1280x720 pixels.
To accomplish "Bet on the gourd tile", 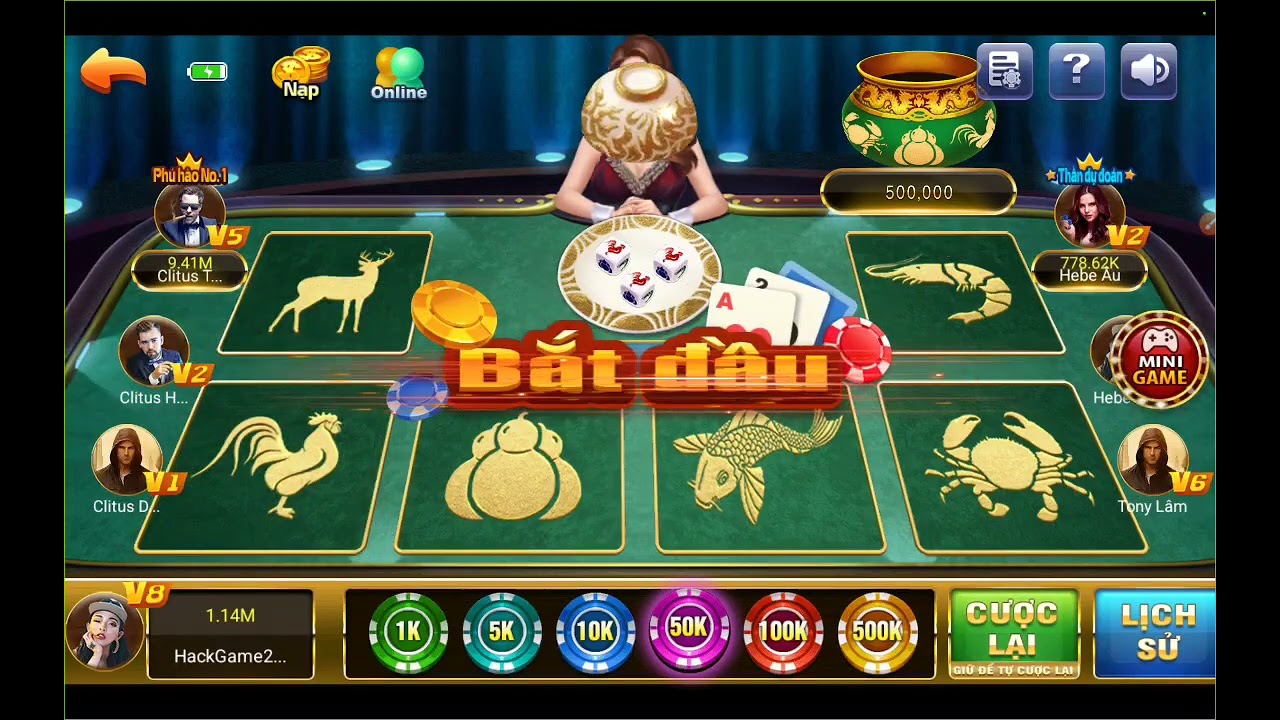I will coord(512,470).
